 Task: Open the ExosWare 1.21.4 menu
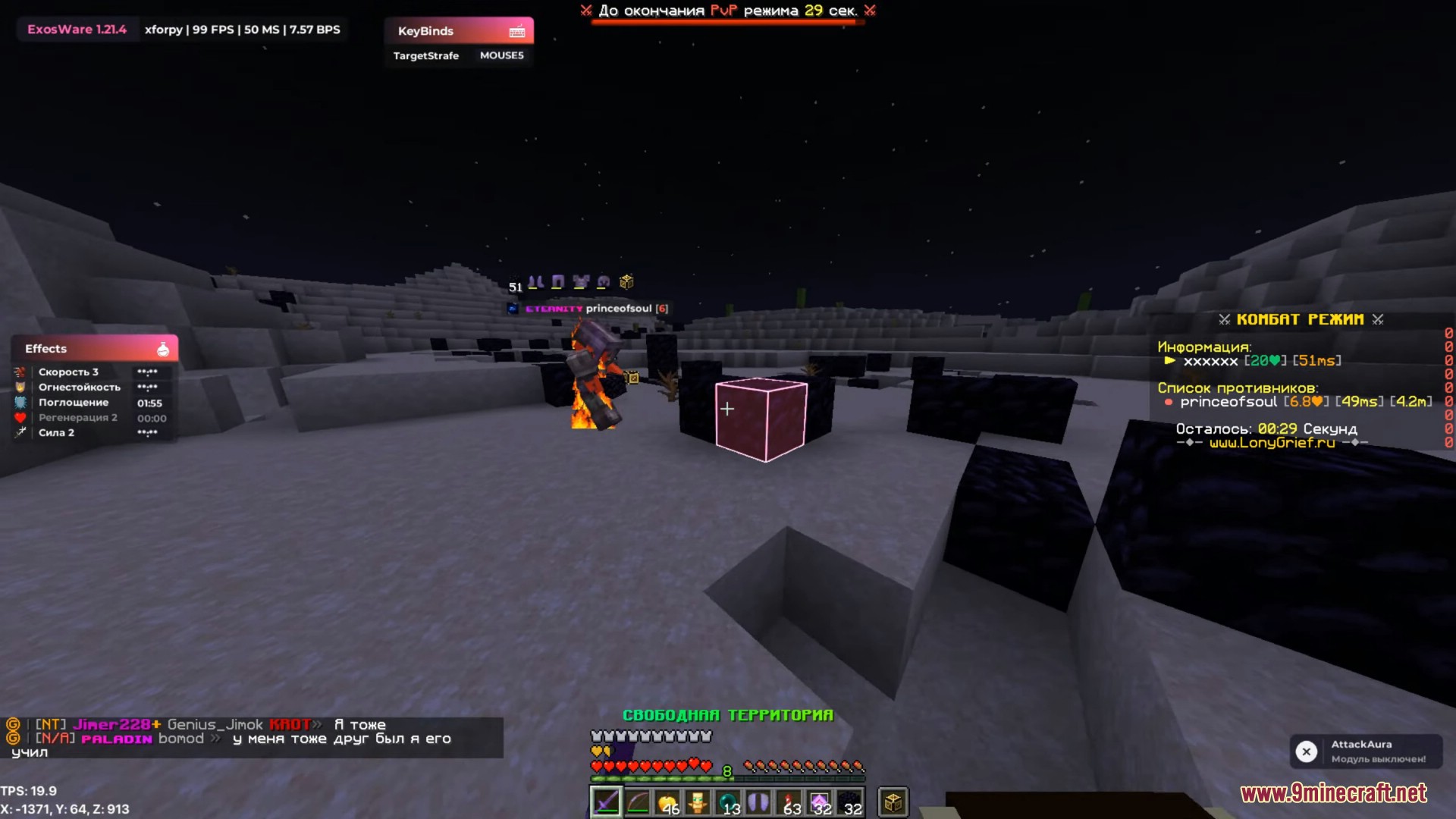76,29
